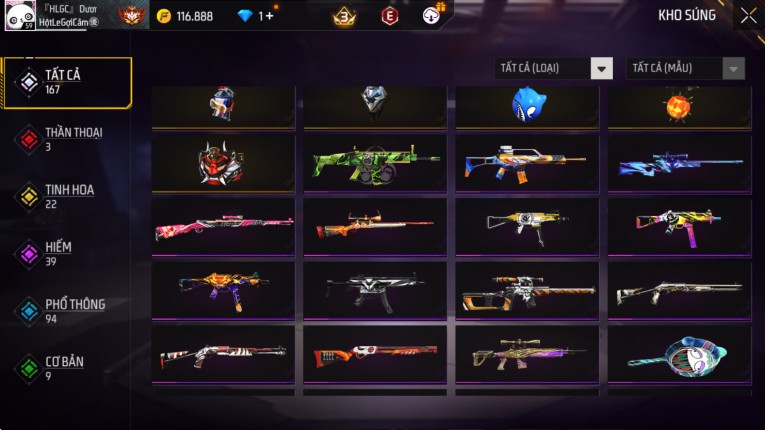Image resolution: width=765 pixels, height=430 pixels.
Task: Select the pink rifle skin
Action: coord(224,226)
